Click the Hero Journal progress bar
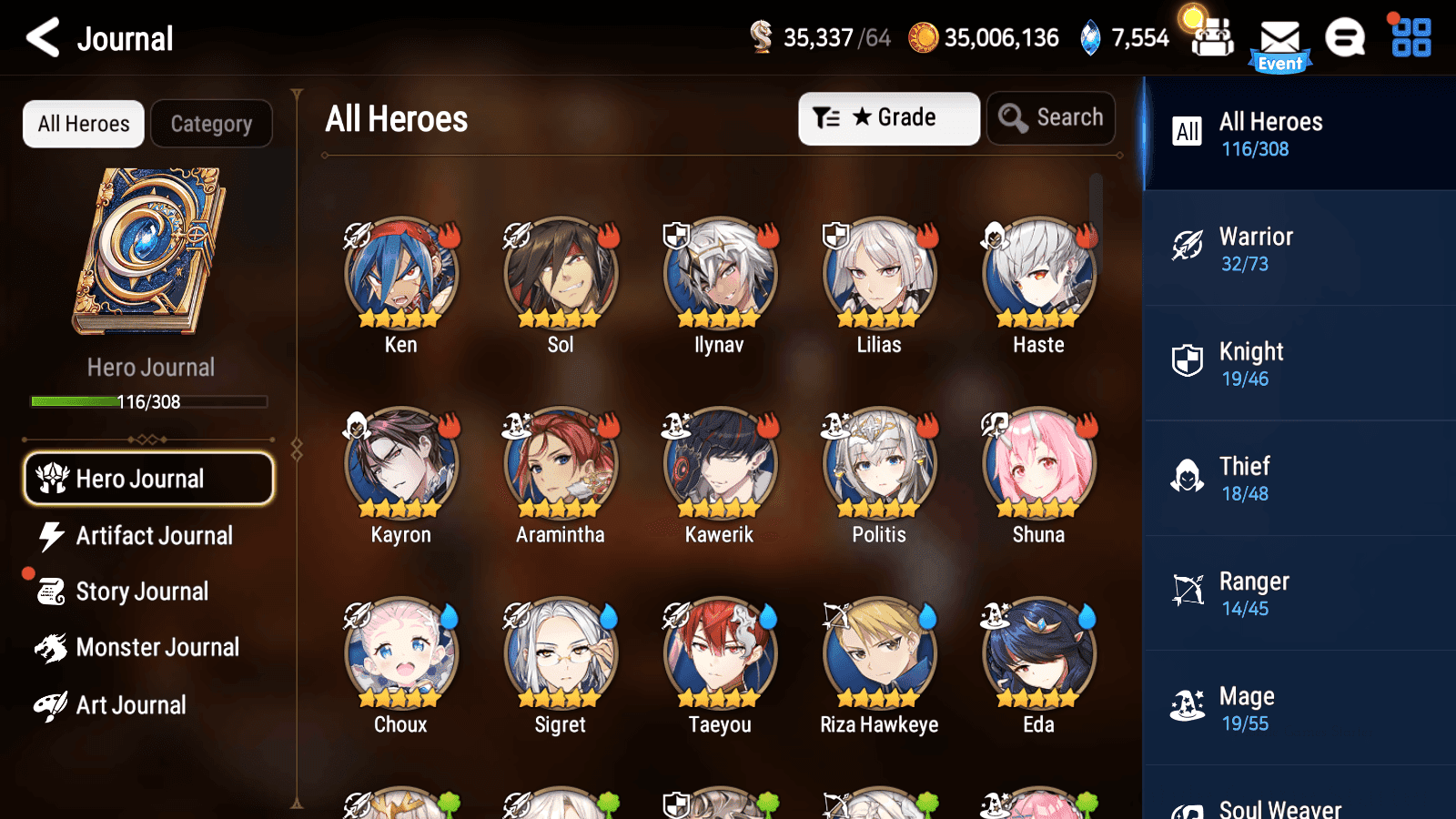1456x819 pixels. 148,401
